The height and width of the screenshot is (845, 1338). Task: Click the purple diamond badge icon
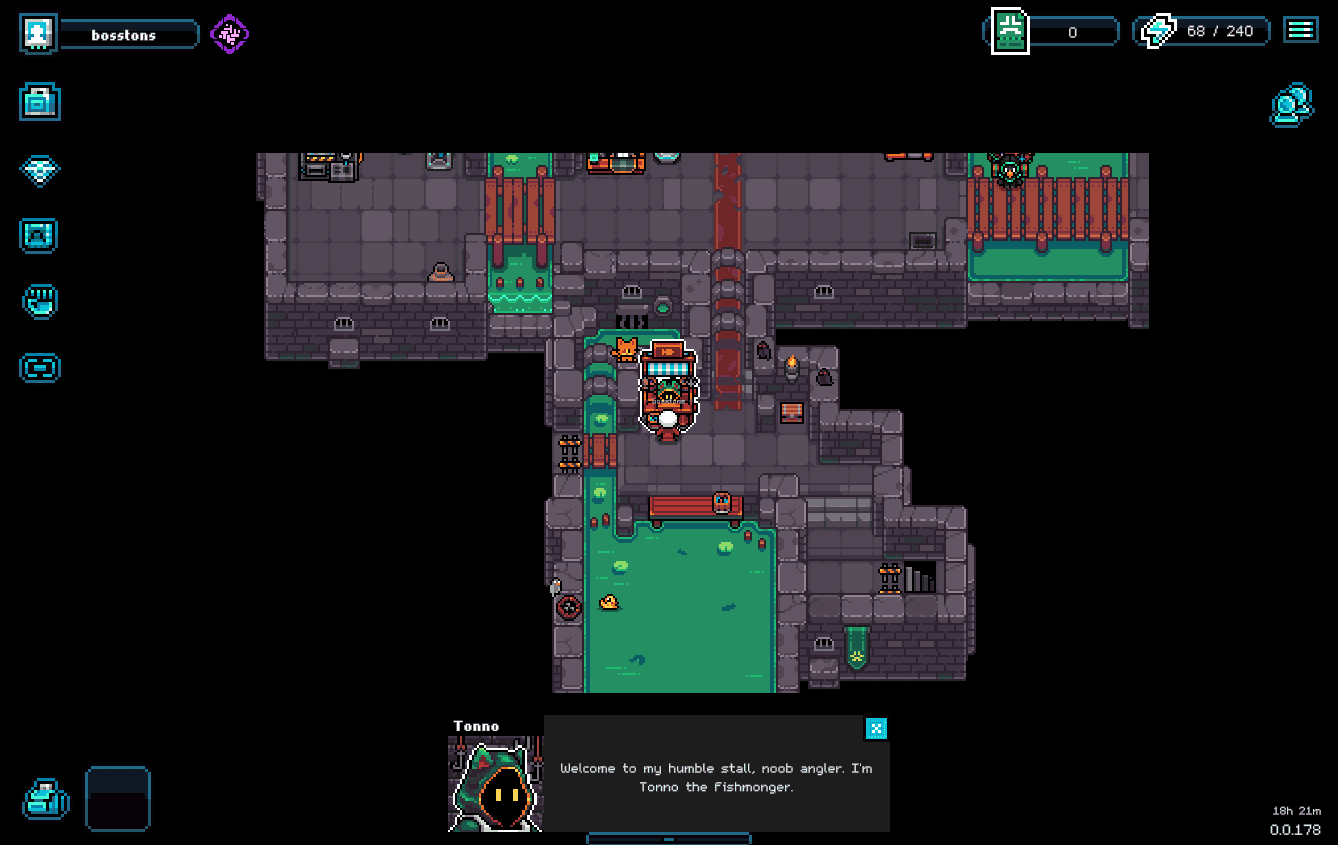(229, 35)
